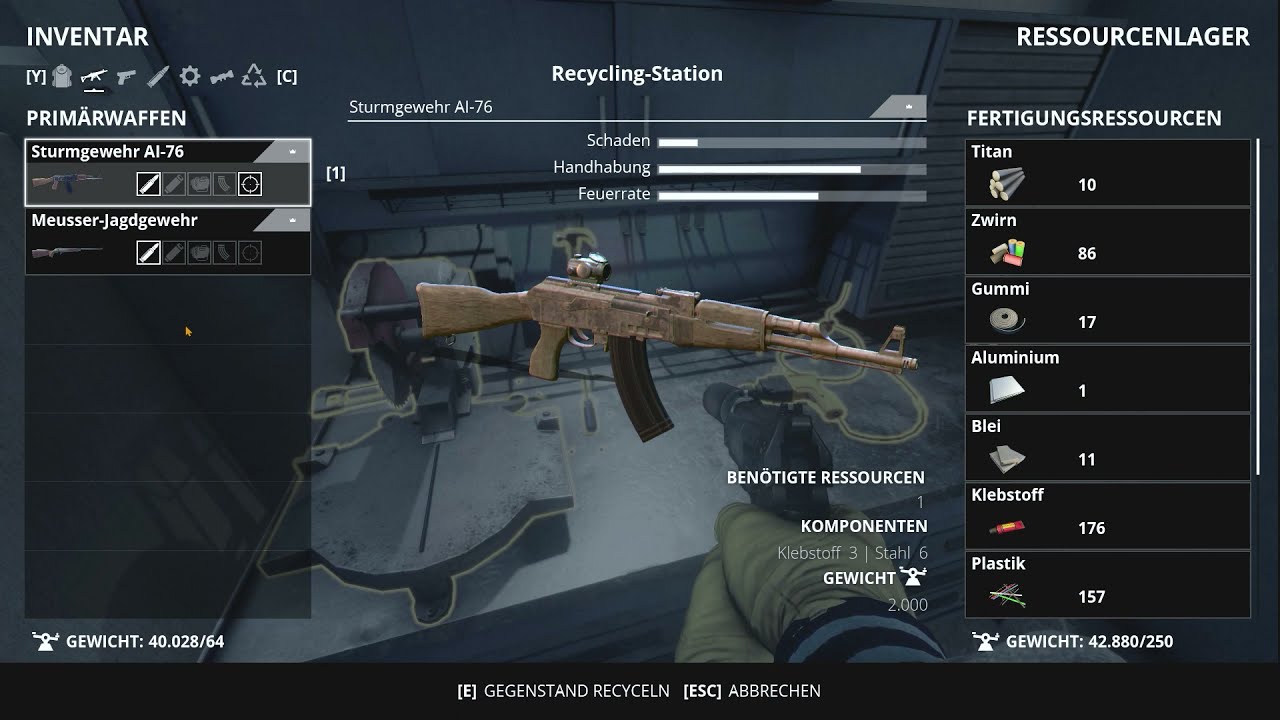Select the crosshair sight slot on Sturmgewehr AI-76
This screenshot has width=1280, height=720.
pyautogui.click(x=250, y=184)
